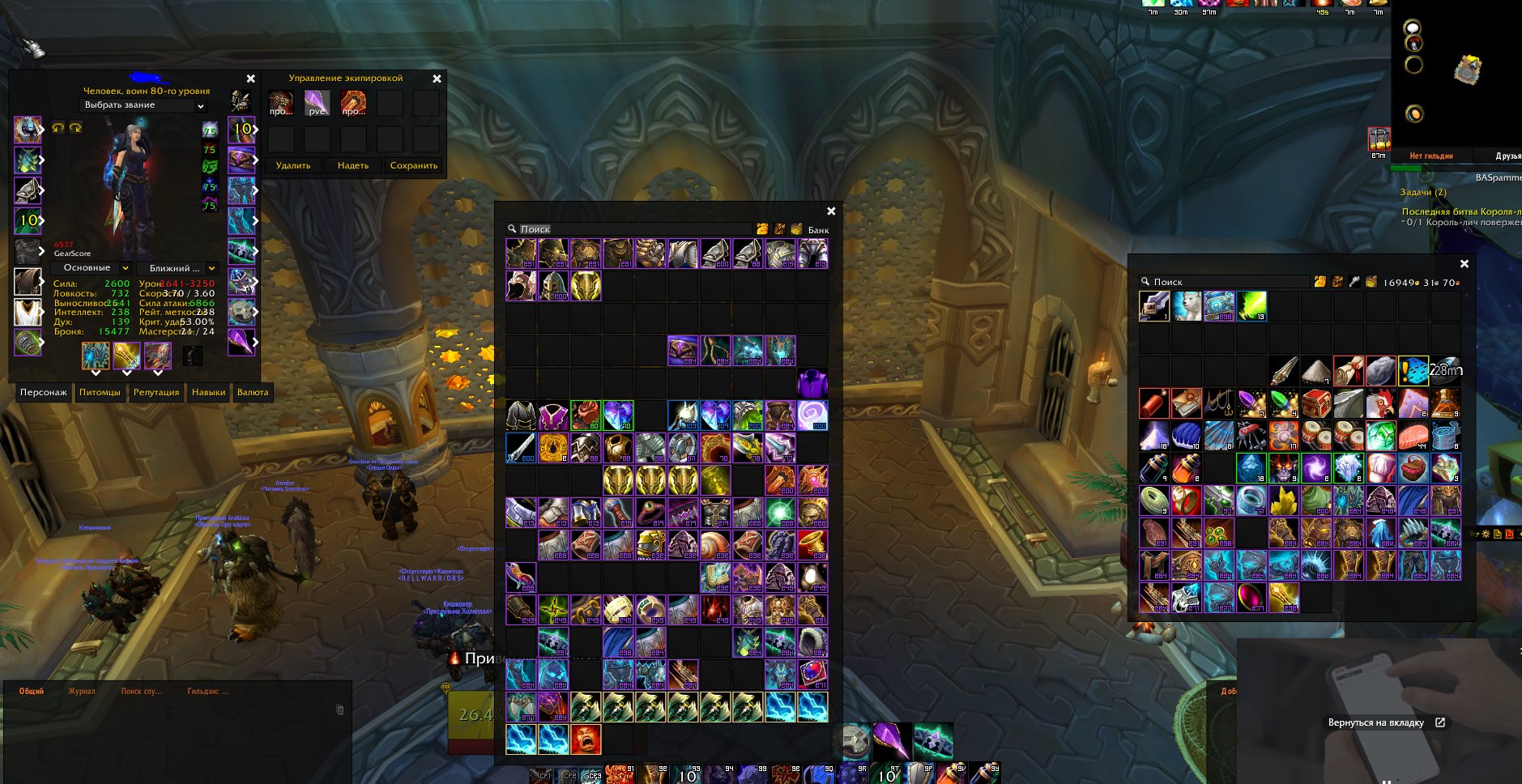This screenshot has width=1522, height=784.
Task: Open the Выбрать звание title dropdown
Action: (x=143, y=105)
